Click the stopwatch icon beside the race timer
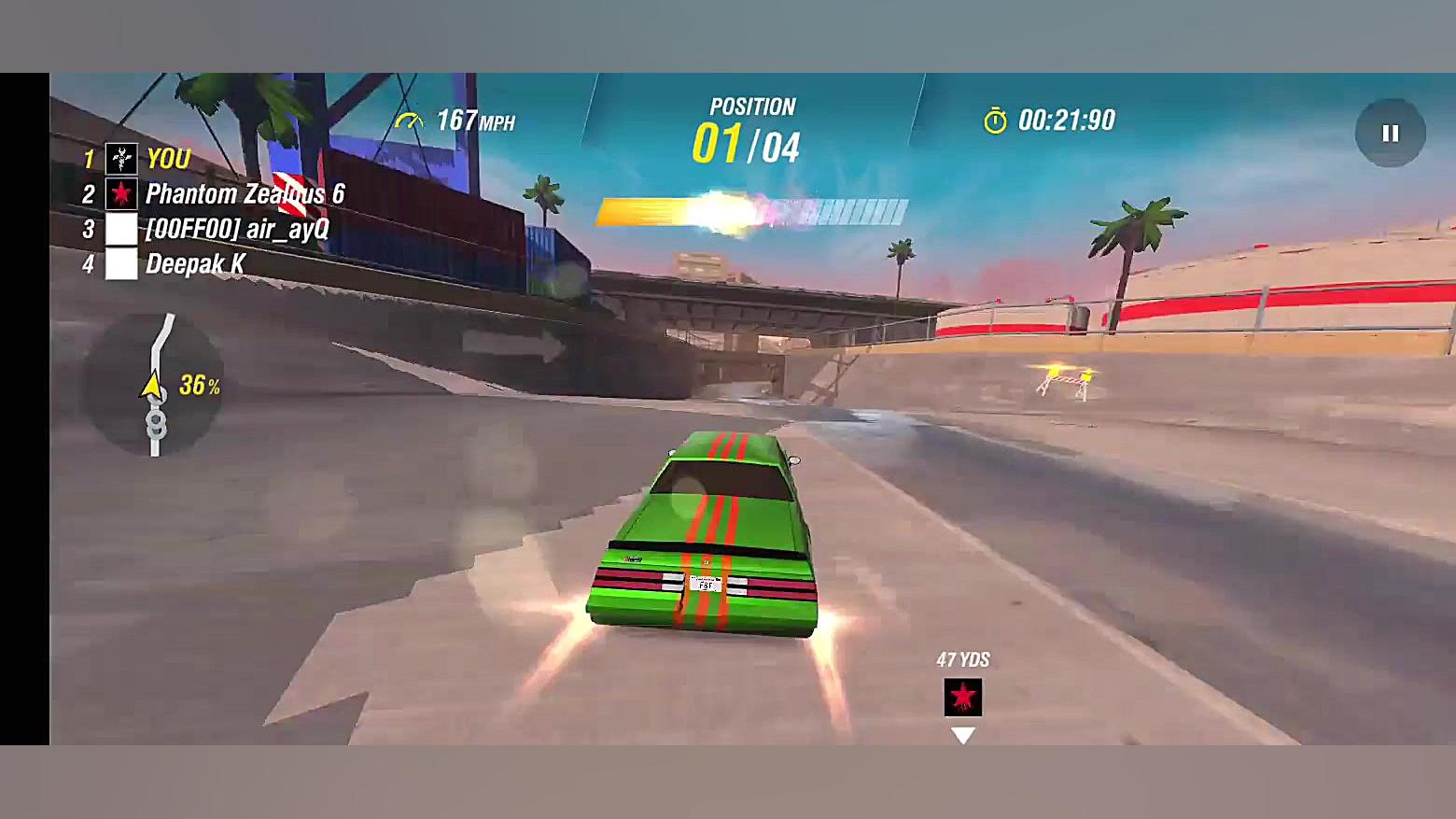Viewport: 1456px width, 819px height. click(x=996, y=119)
